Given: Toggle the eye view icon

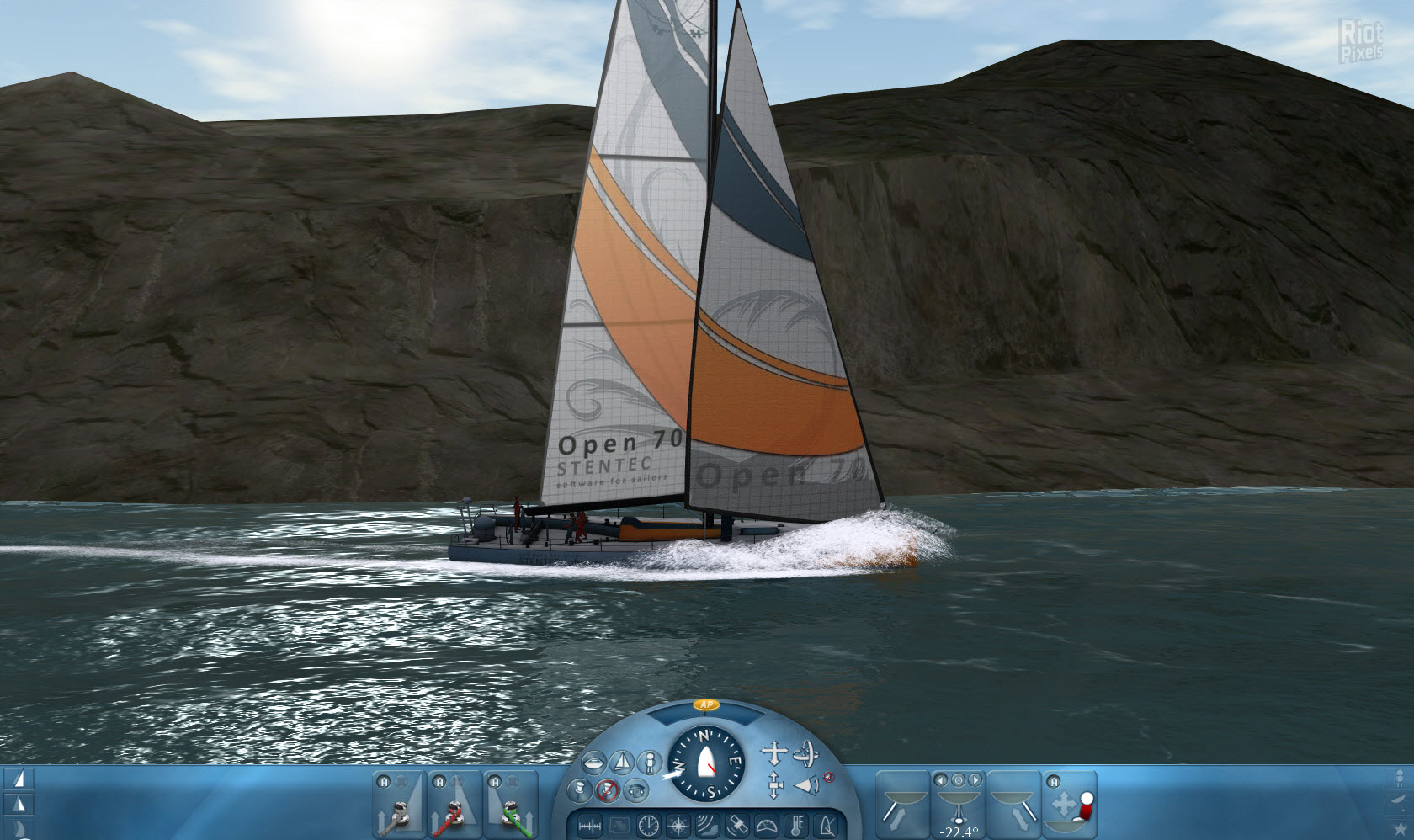Looking at the screenshot, I should 637,790.
